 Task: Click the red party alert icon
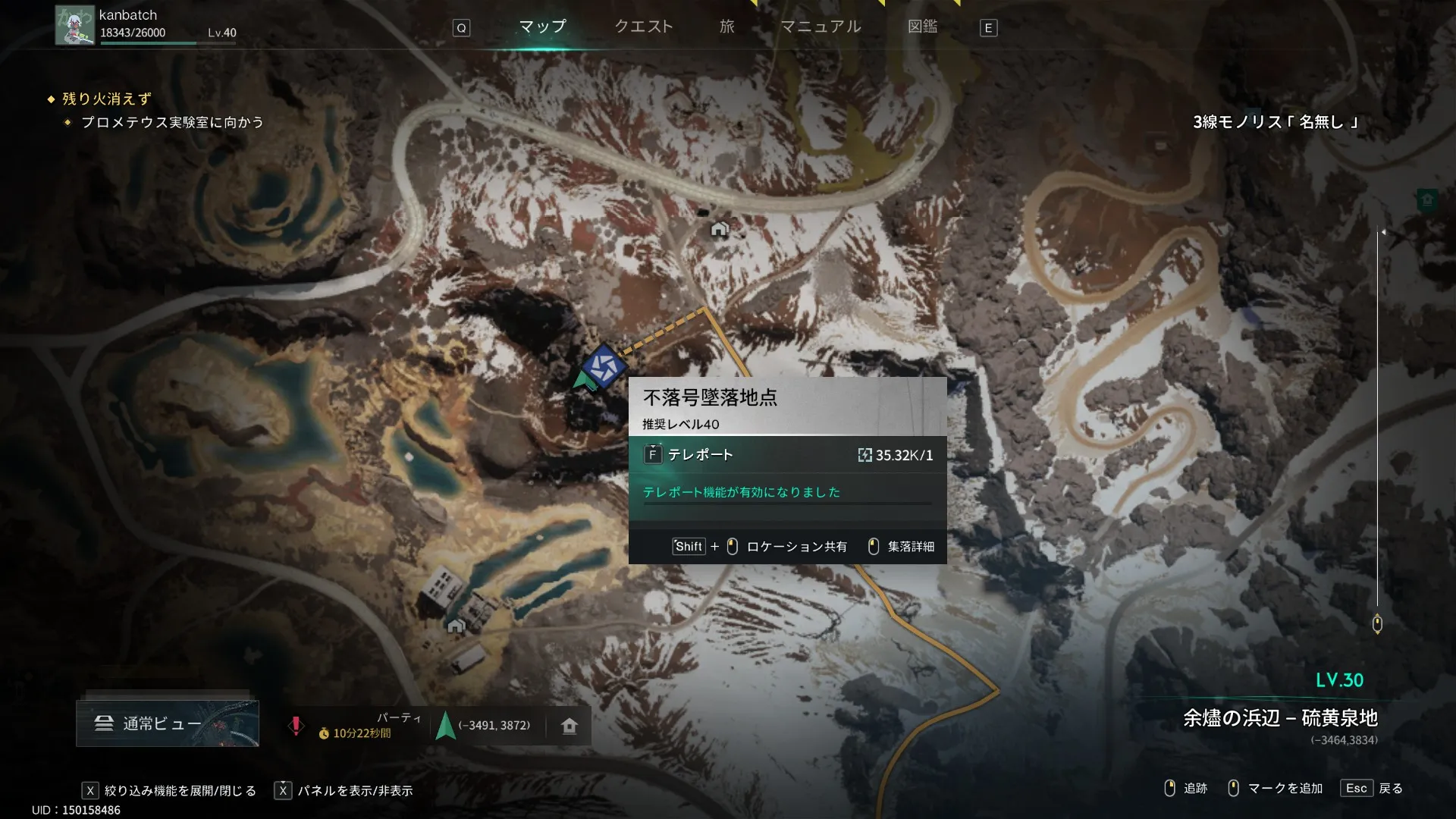click(296, 726)
